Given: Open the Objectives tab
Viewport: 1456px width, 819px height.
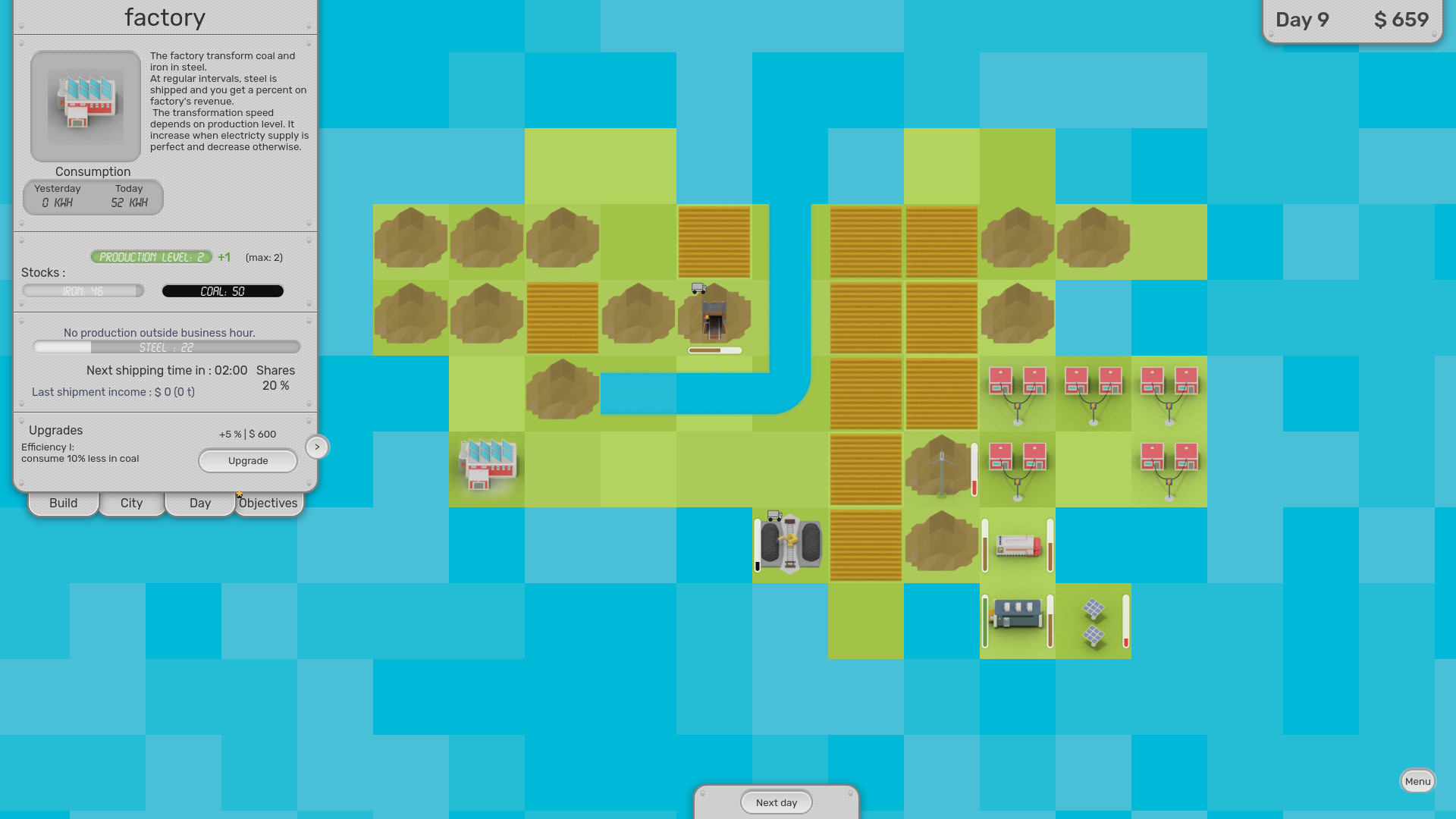Looking at the screenshot, I should click(x=268, y=503).
